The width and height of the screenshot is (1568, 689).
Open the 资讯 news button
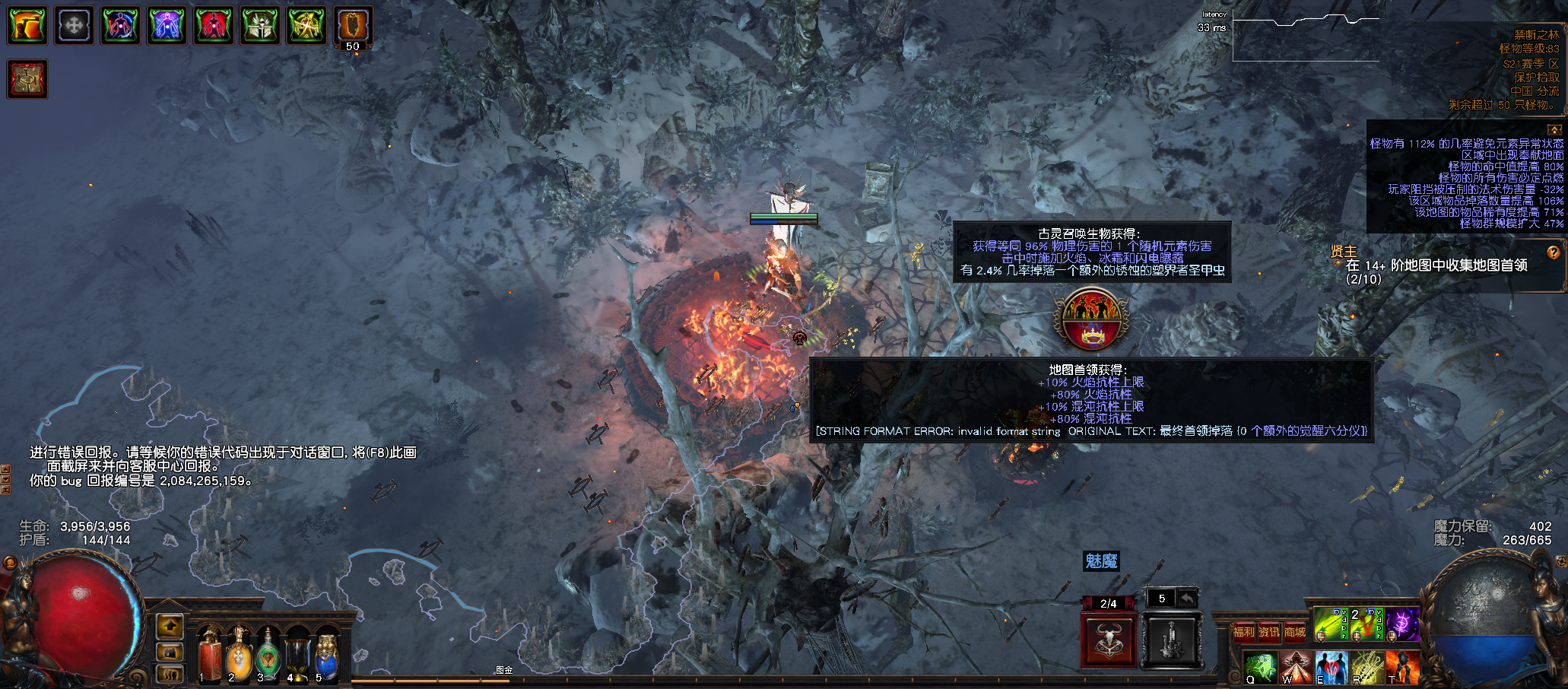click(x=1269, y=632)
